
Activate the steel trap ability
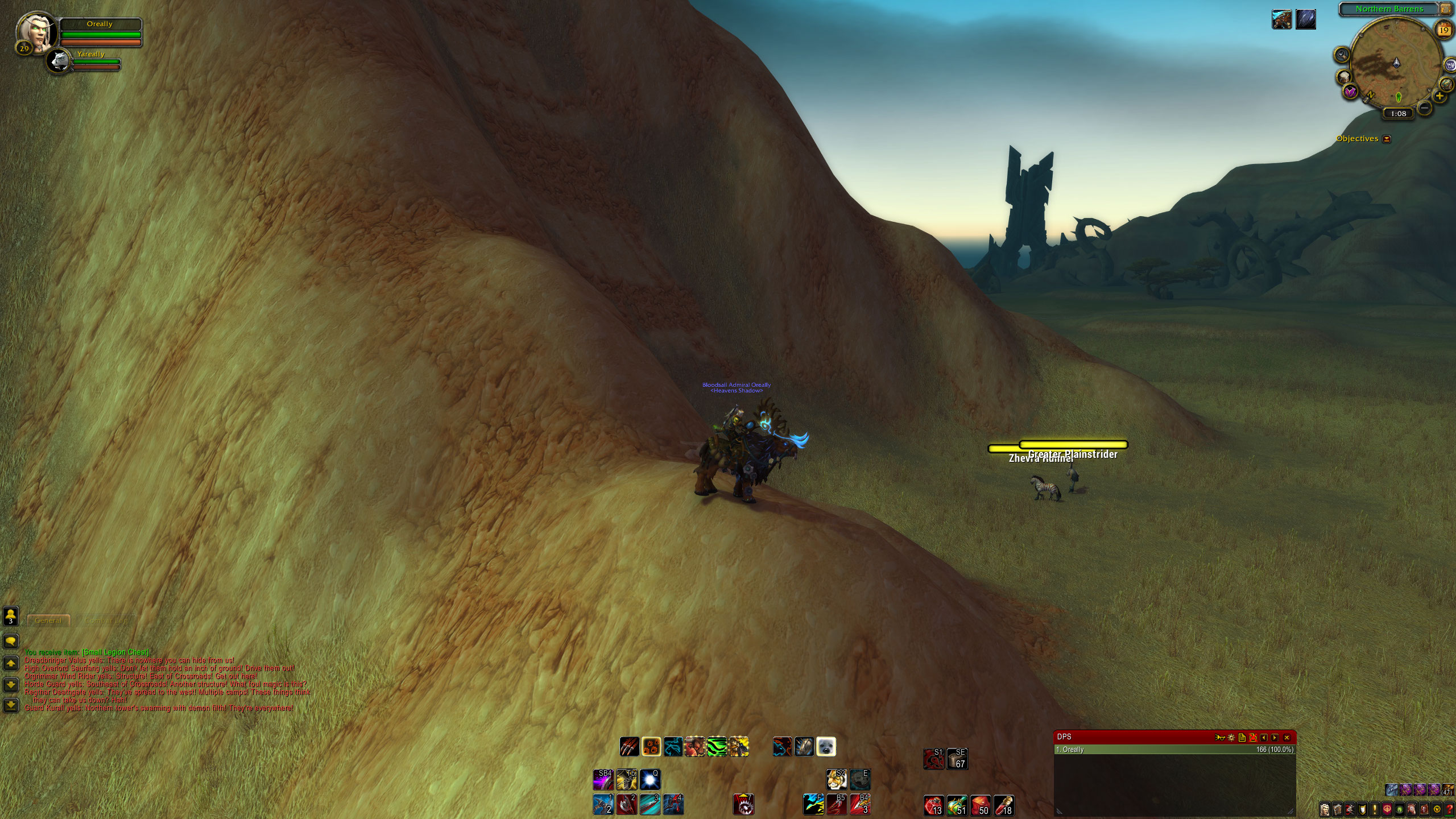[743, 805]
